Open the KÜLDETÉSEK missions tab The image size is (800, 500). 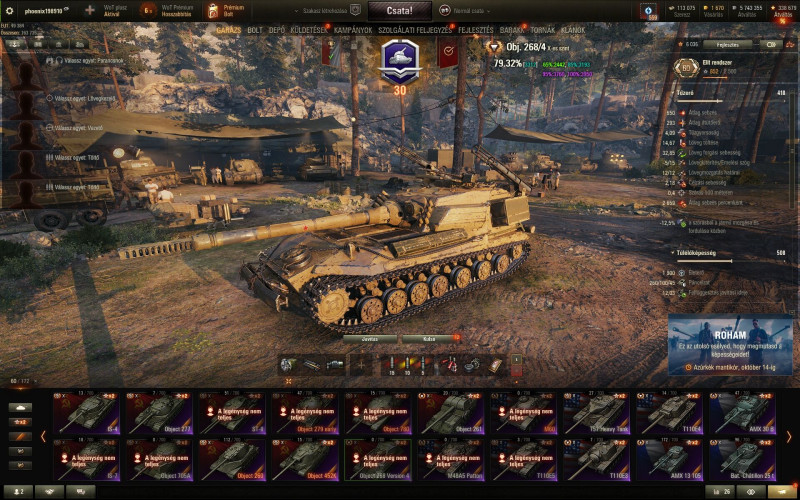coord(309,30)
